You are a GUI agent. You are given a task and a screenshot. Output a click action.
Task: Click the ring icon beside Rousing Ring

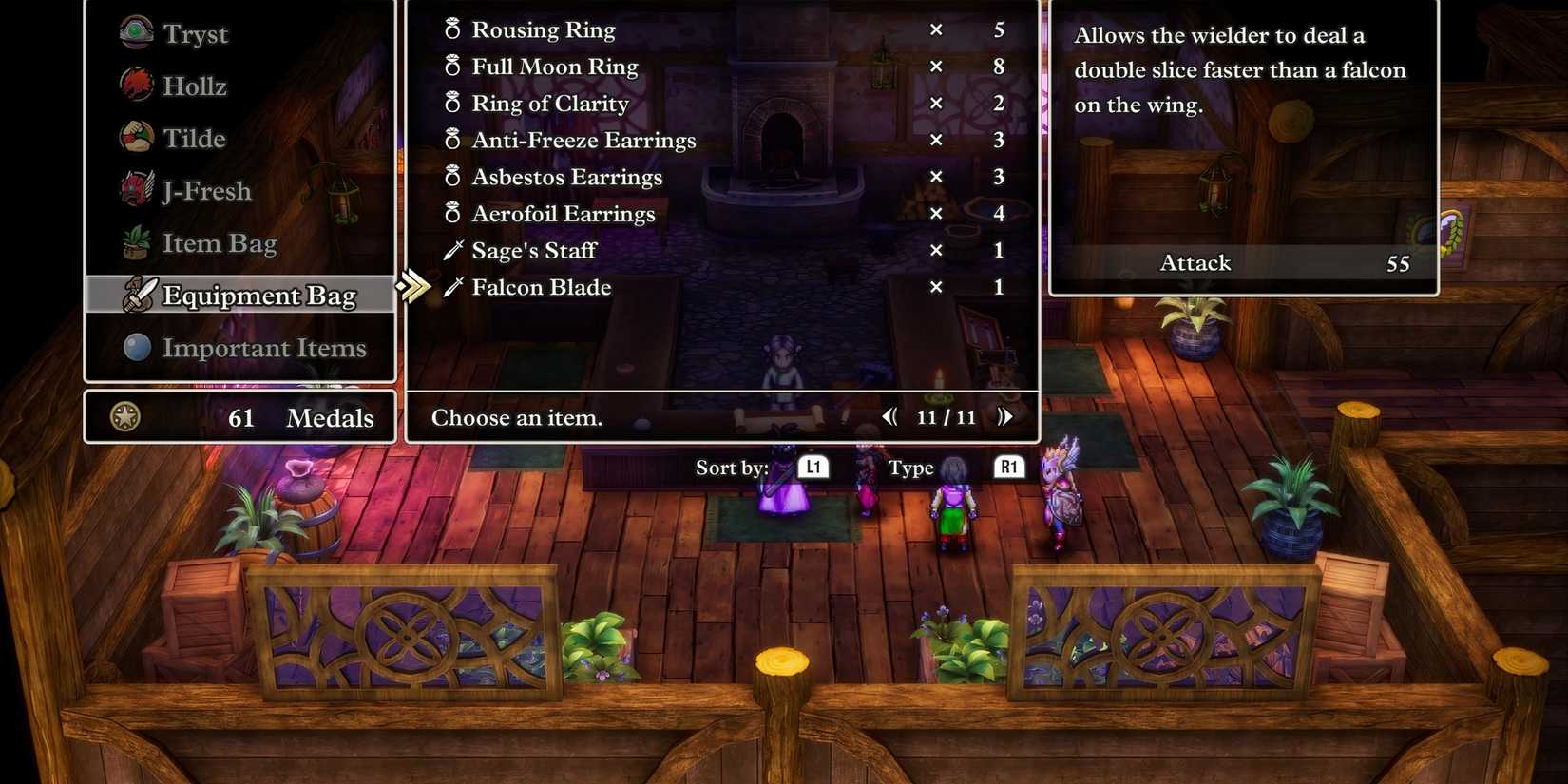(x=452, y=29)
